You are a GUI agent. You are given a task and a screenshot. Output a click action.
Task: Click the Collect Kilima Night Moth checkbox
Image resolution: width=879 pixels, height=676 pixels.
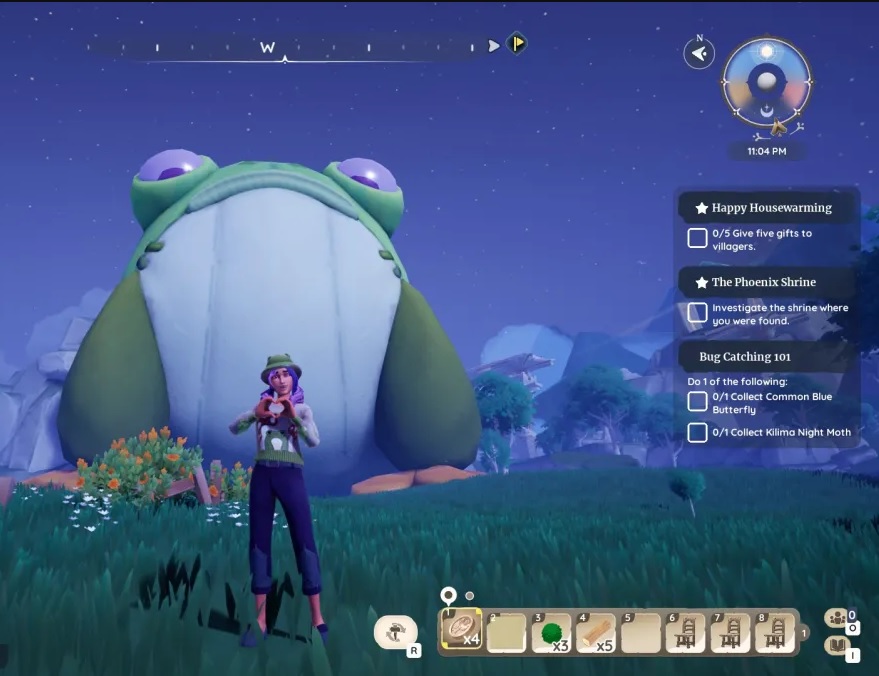(x=697, y=432)
